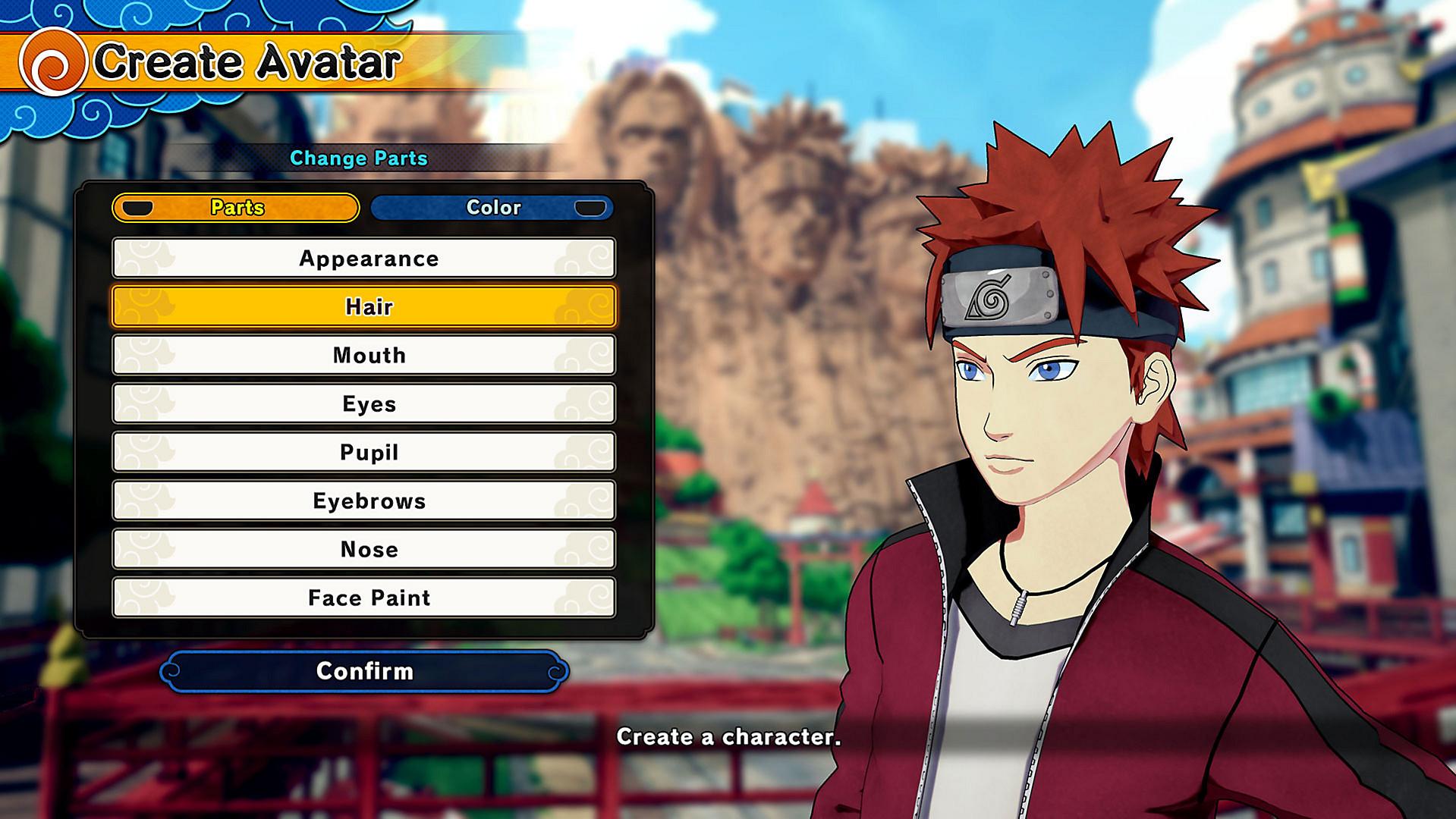Switch to the Color tab
This screenshot has width=1456, height=819.
pyautogui.click(x=493, y=207)
